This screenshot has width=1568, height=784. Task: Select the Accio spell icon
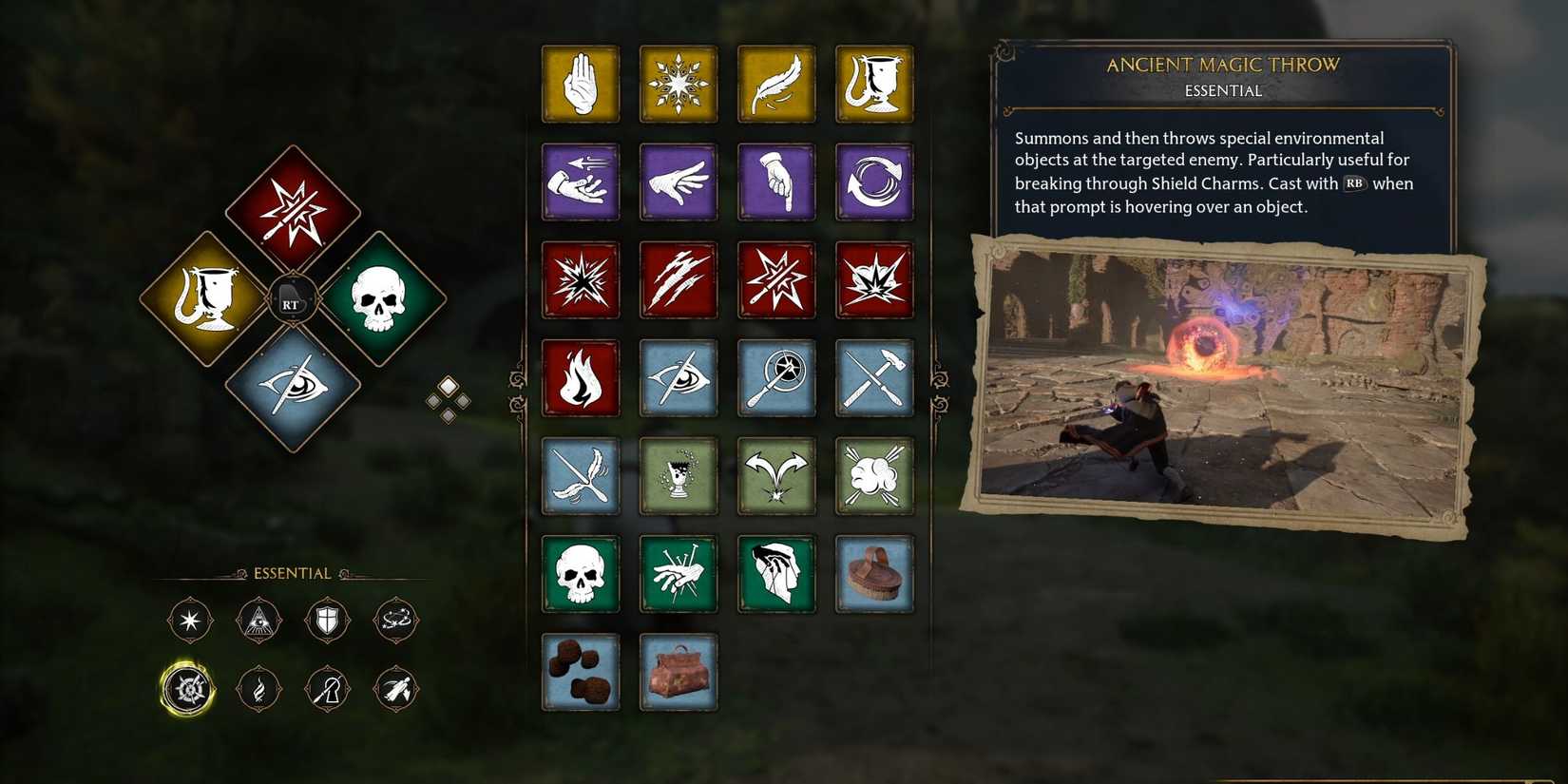click(580, 182)
